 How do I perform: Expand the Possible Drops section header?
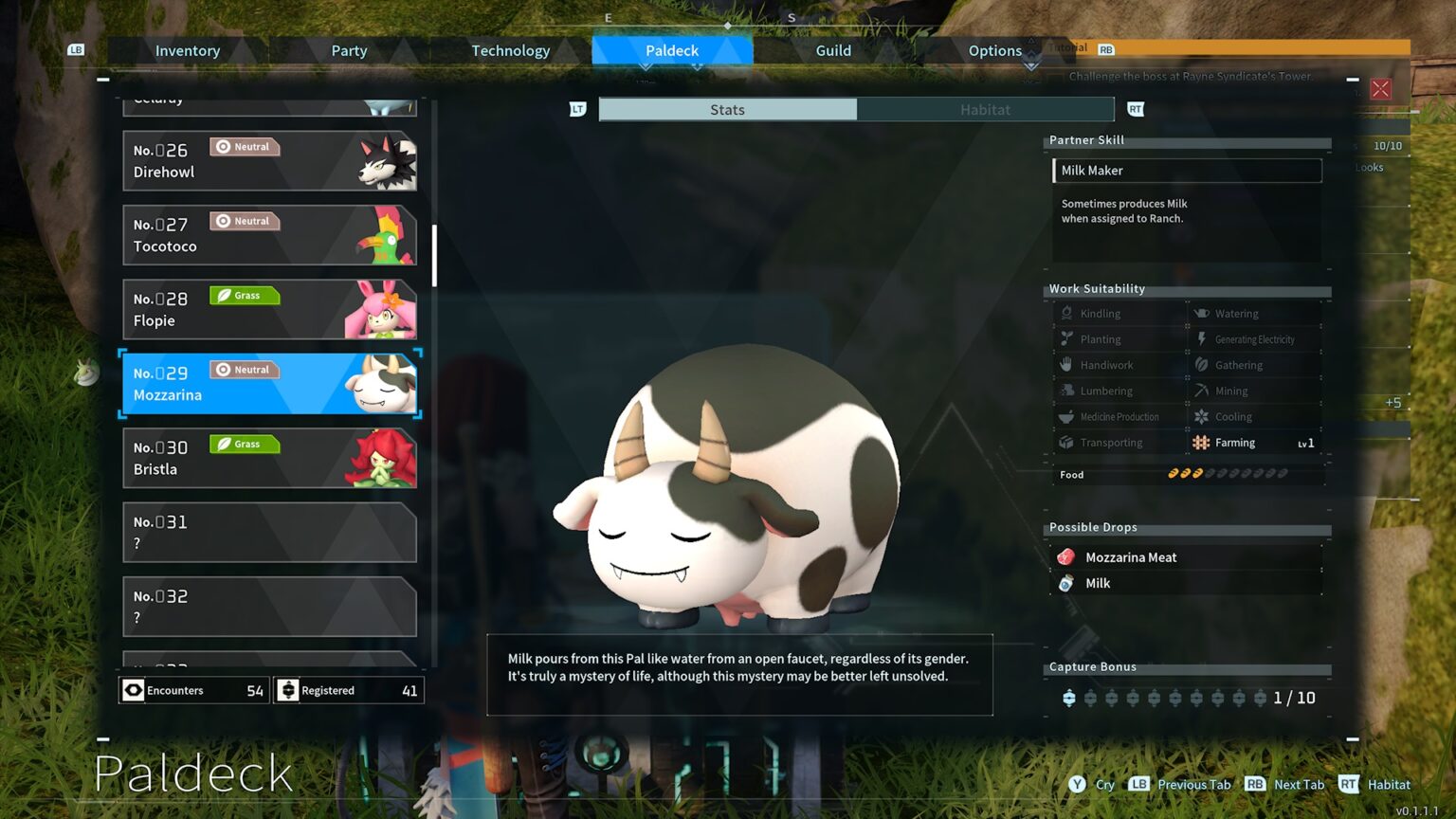1093,527
